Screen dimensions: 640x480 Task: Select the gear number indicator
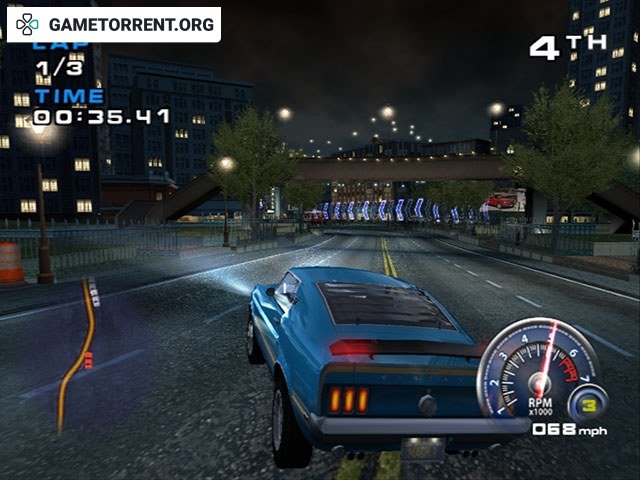coord(588,405)
